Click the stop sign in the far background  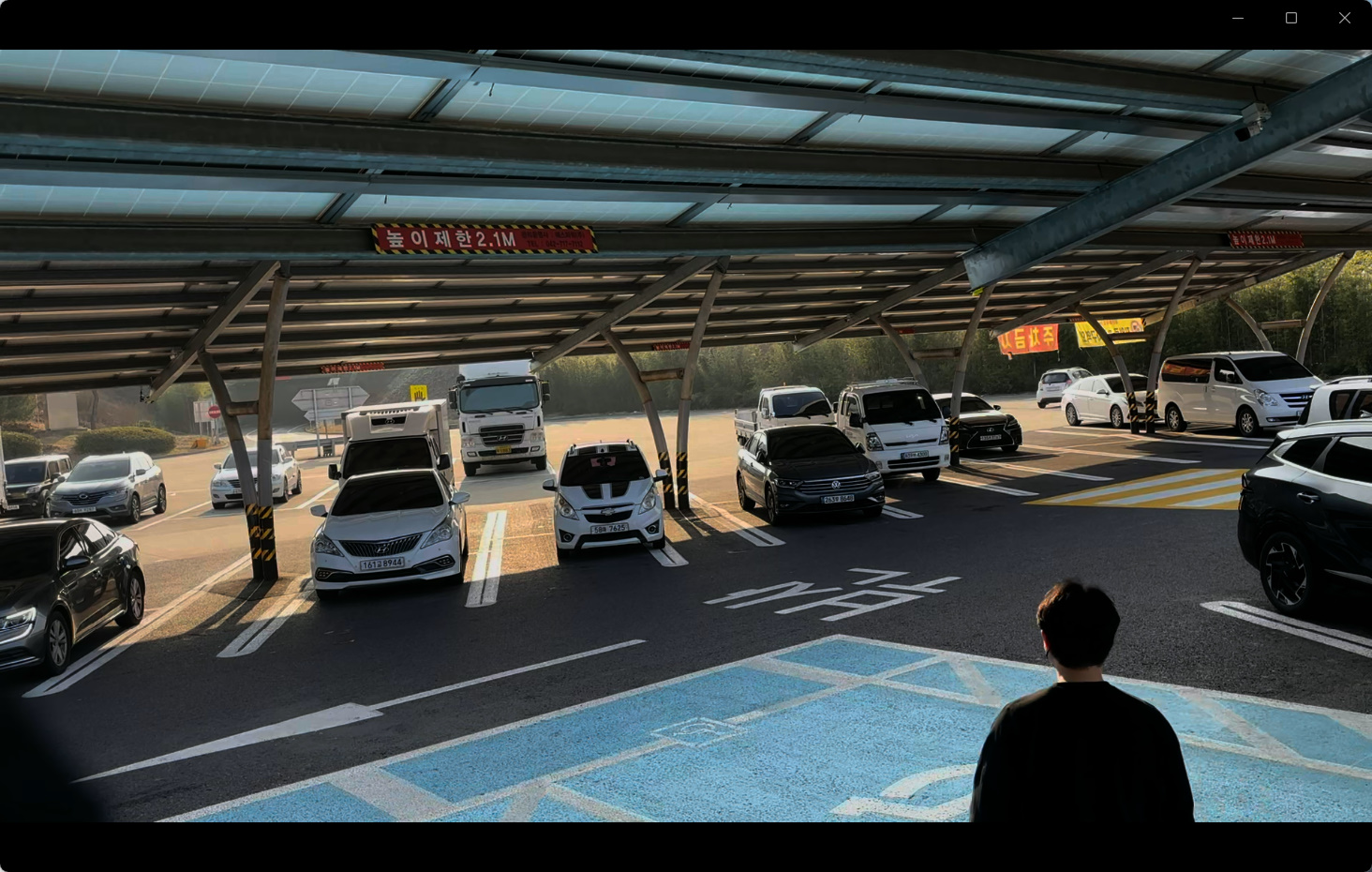pos(213,410)
